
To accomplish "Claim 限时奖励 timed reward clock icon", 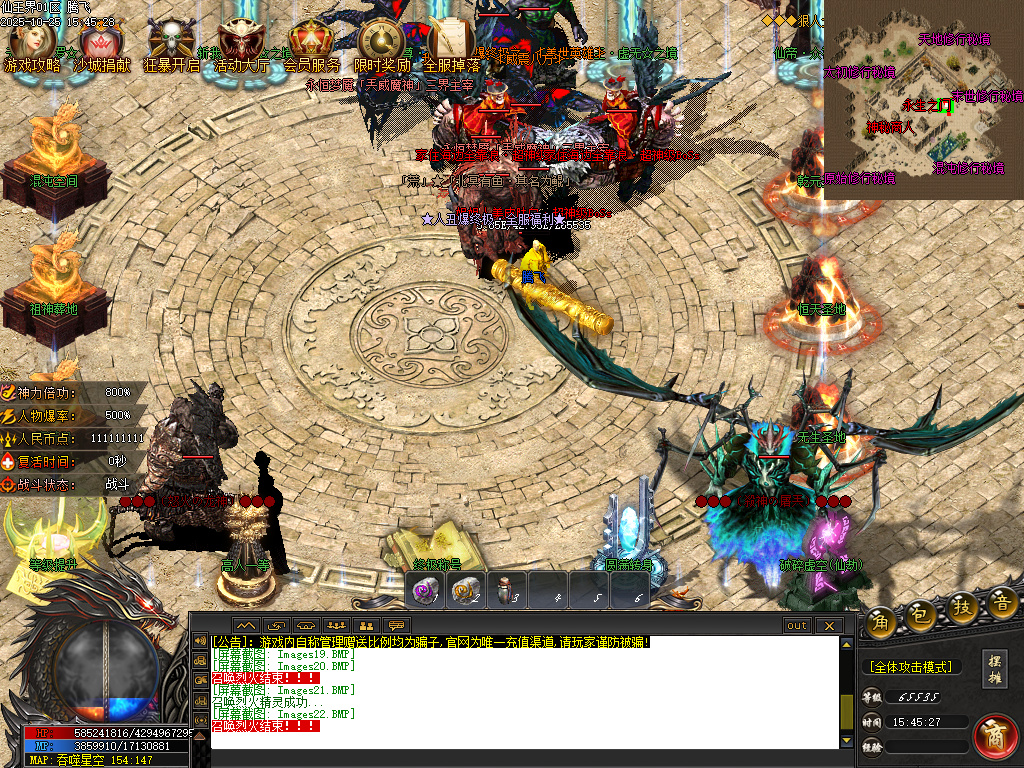I will pyautogui.click(x=380, y=42).
